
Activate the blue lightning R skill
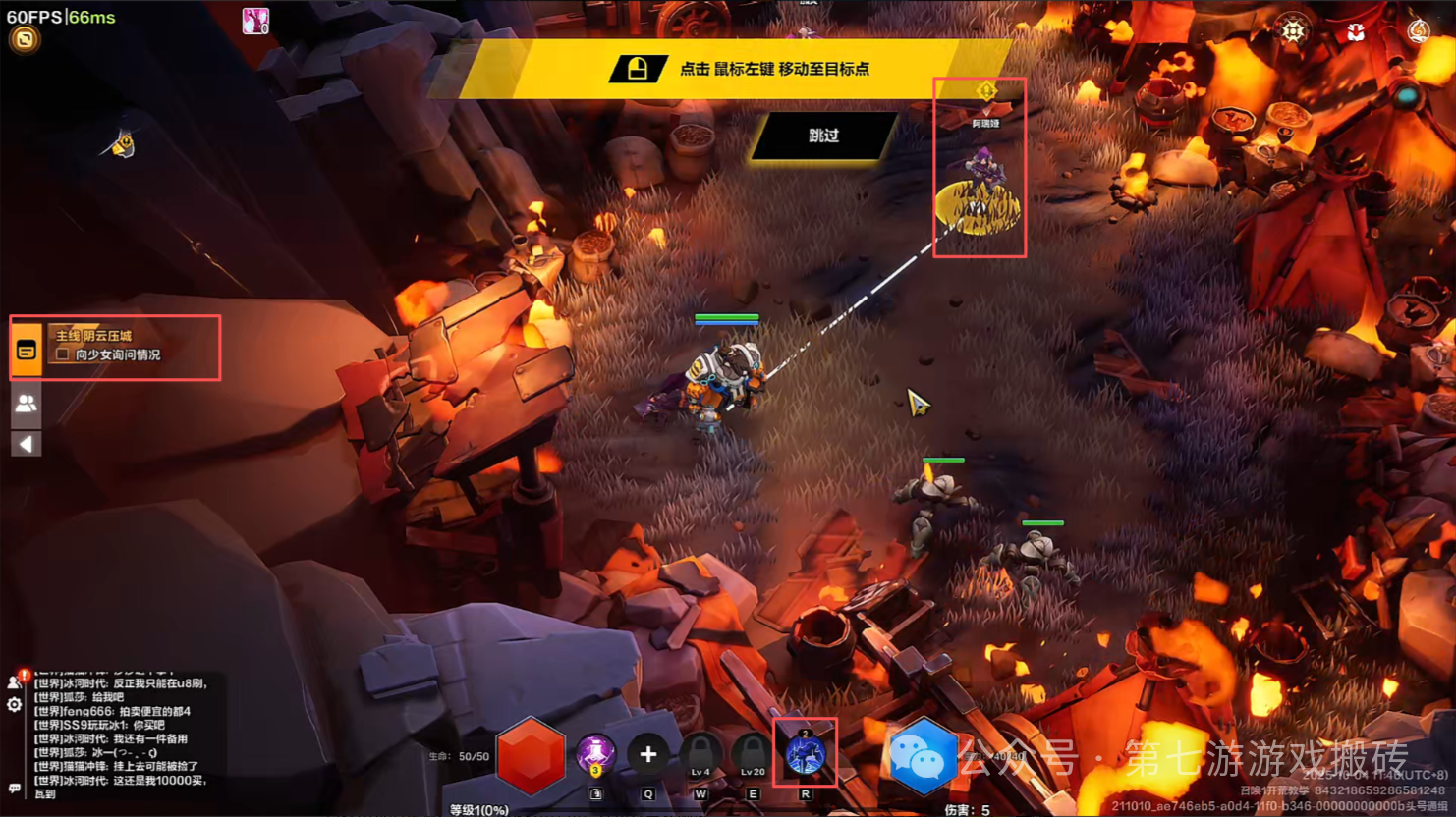[805, 754]
